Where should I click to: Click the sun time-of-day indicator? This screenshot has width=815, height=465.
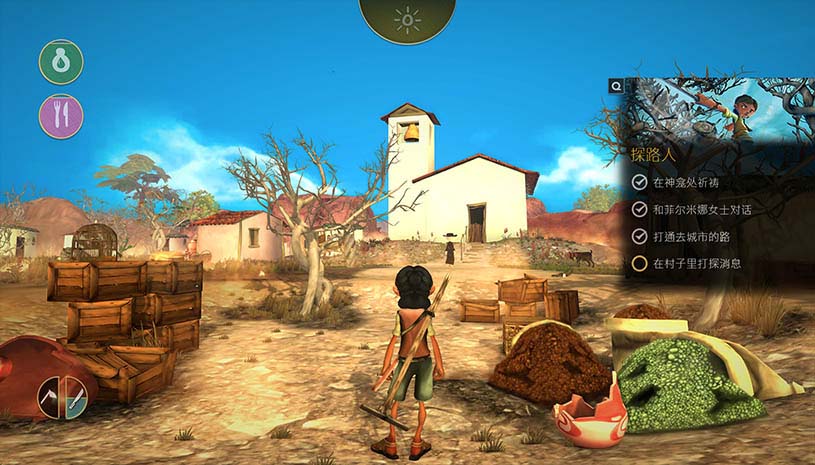coord(407,19)
